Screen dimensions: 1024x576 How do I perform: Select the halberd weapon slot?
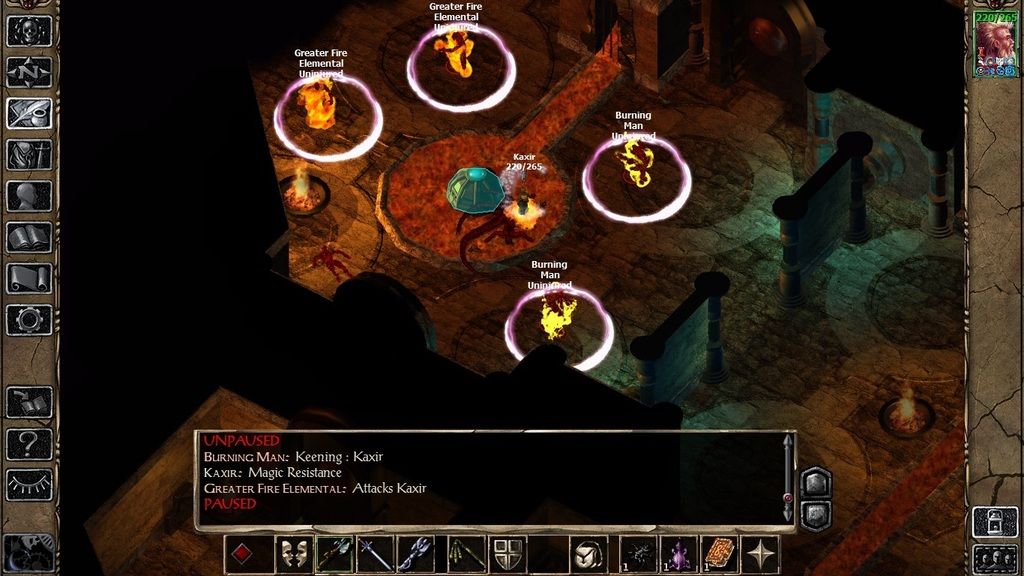[334, 554]
